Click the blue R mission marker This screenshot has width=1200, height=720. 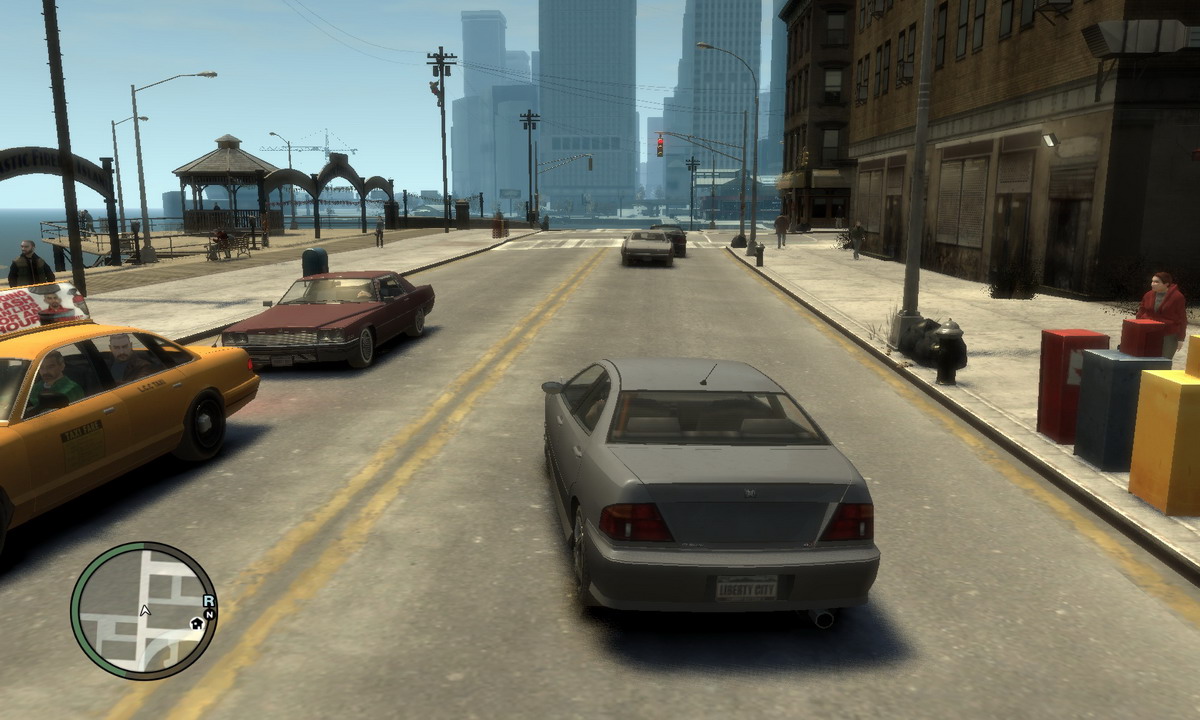point(208,600)
